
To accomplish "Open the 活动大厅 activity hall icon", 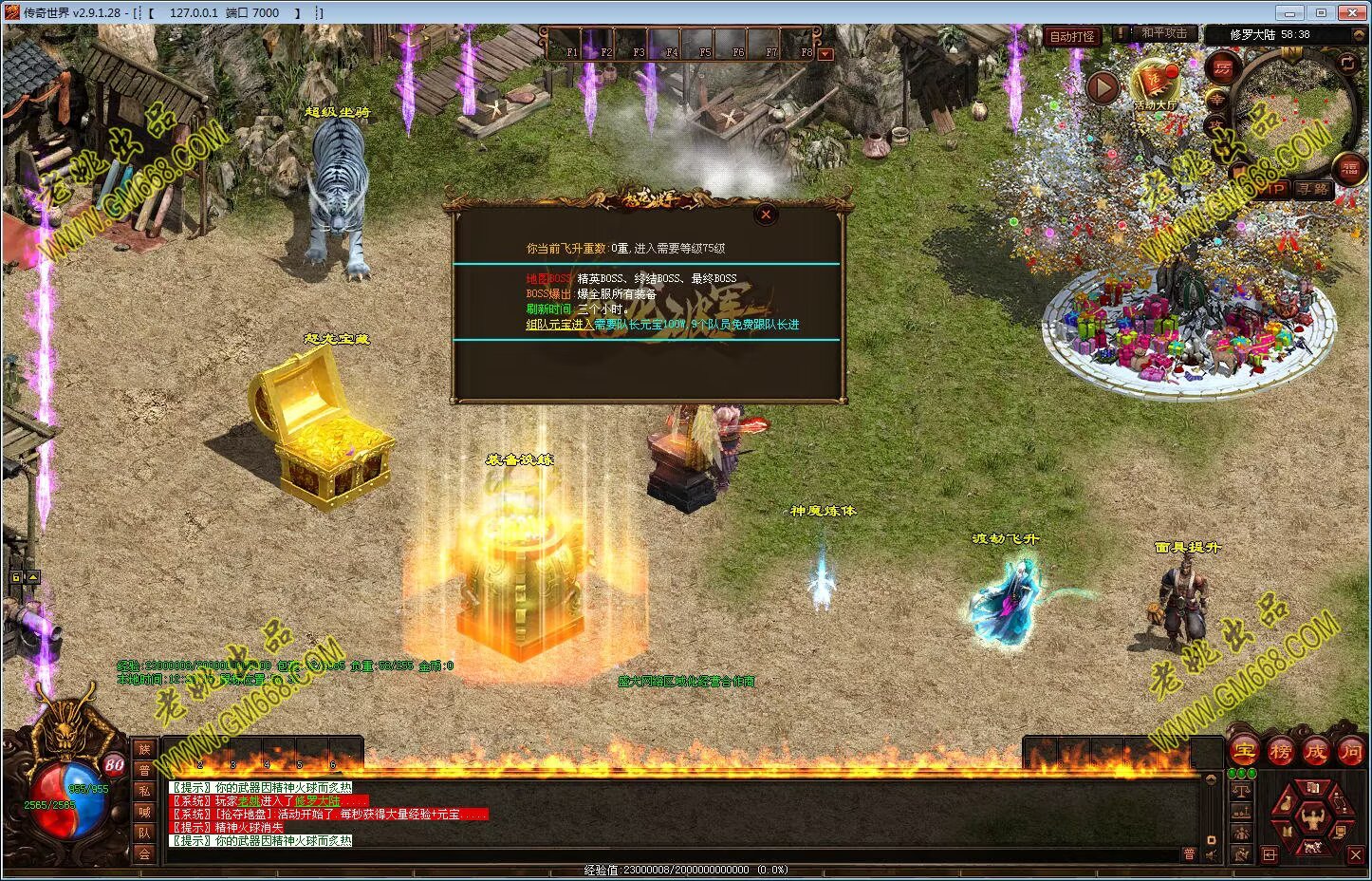I will (1155, 82).
